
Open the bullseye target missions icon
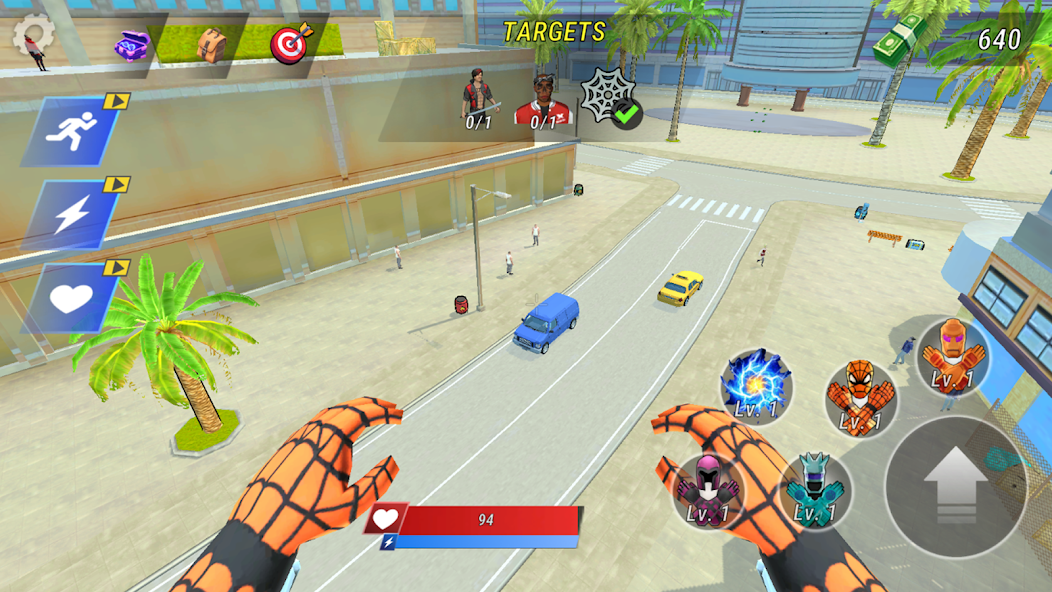pyautogui.click(x=291, y=44)
